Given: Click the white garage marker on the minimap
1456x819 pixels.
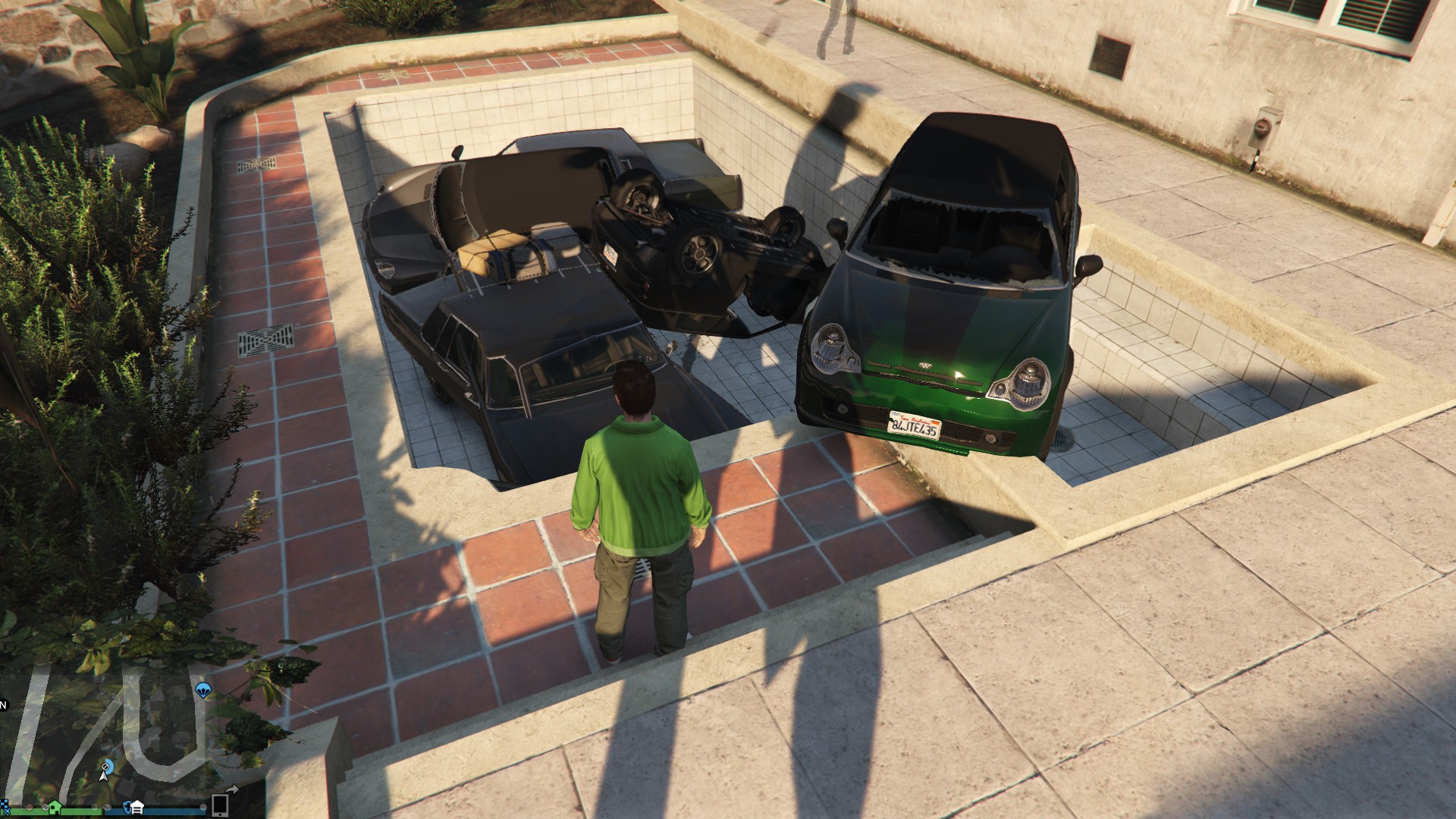Looking at the screenshot, I should 137,807.
